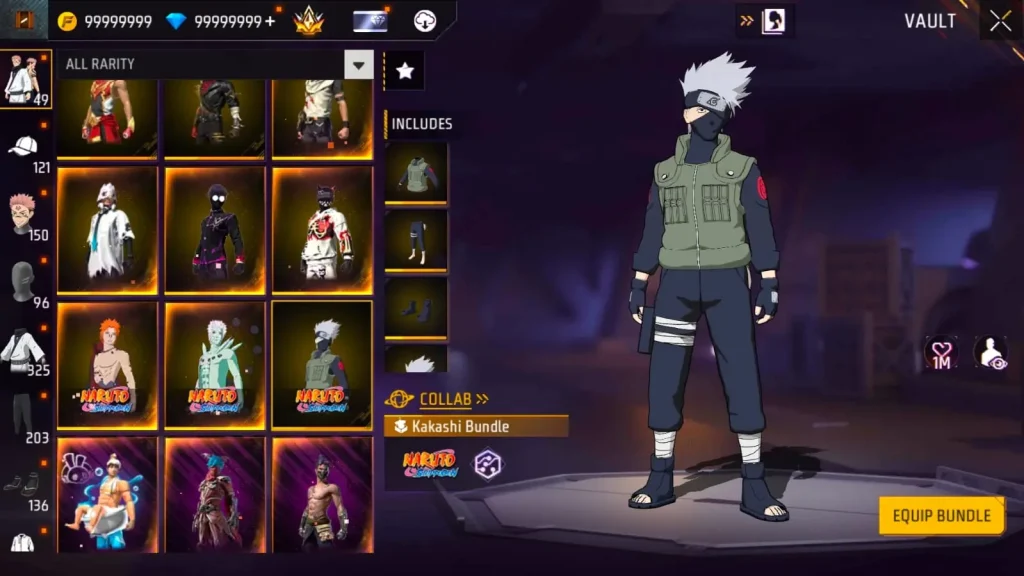Click the heart 1M likes icon
The image size is (1024, 576).
click(941, 353)
